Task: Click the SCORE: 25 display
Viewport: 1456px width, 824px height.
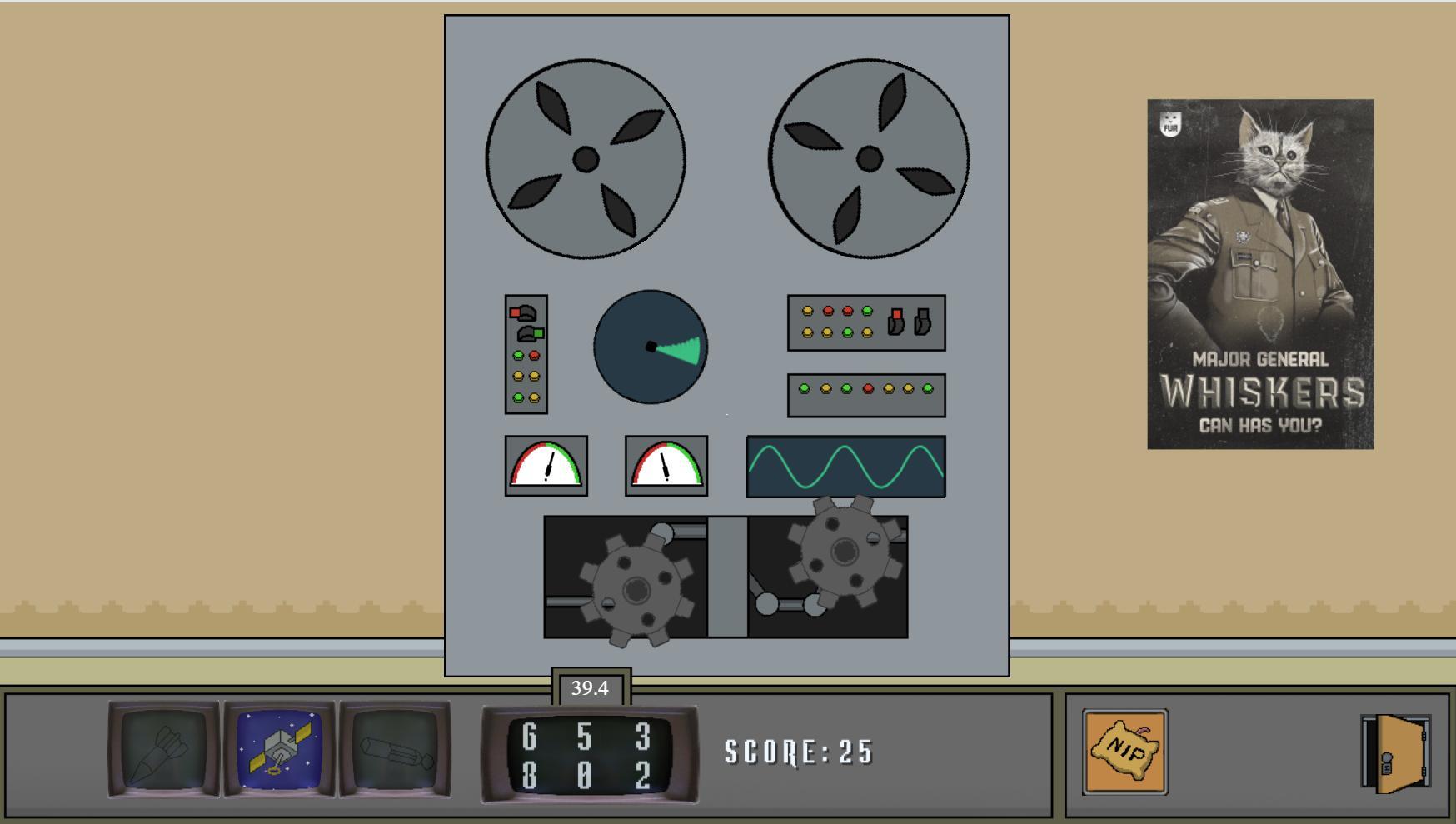Action: (798, 751)
